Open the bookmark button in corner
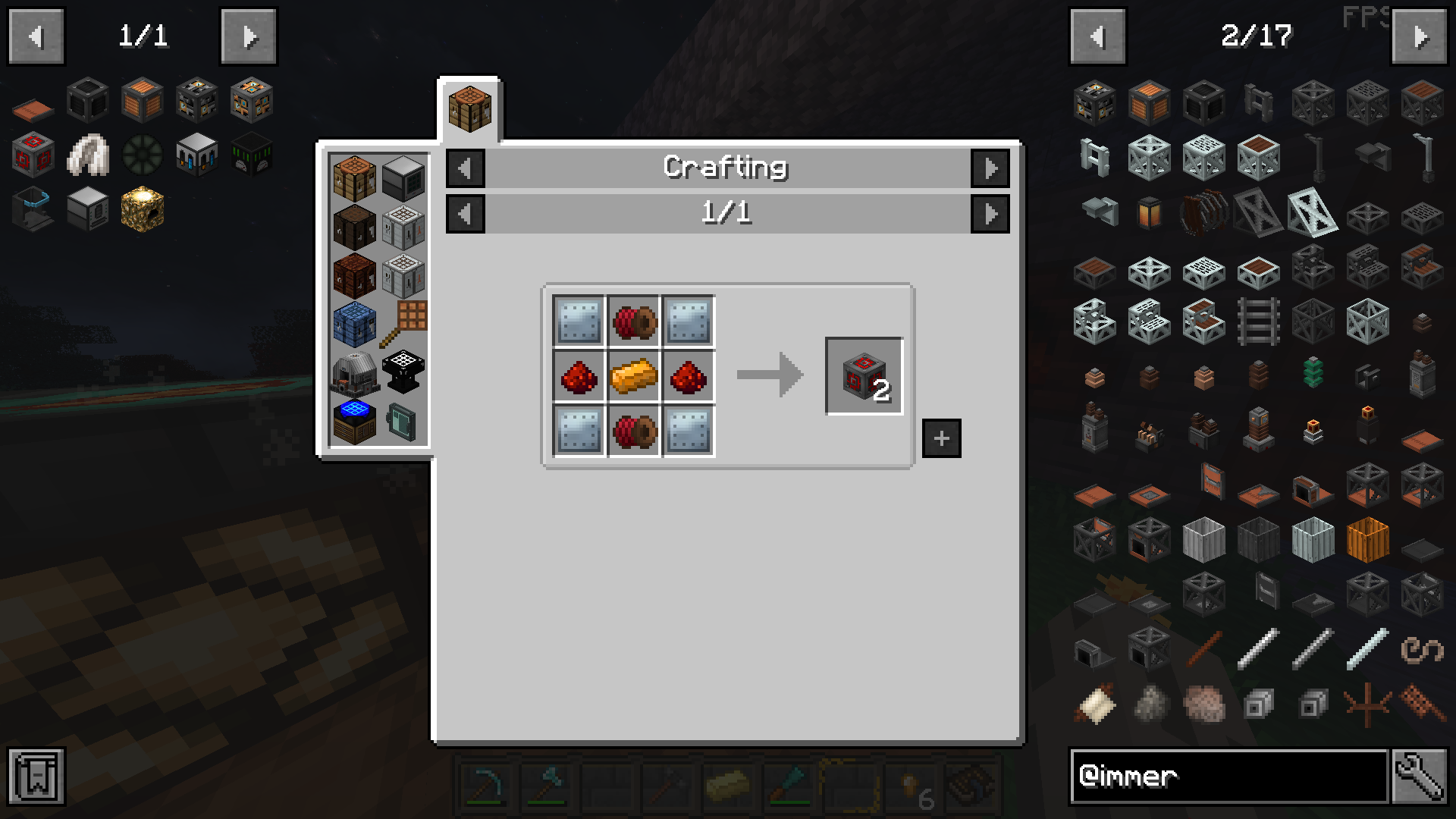This screenshot has width=1456, height=819. 36,776
